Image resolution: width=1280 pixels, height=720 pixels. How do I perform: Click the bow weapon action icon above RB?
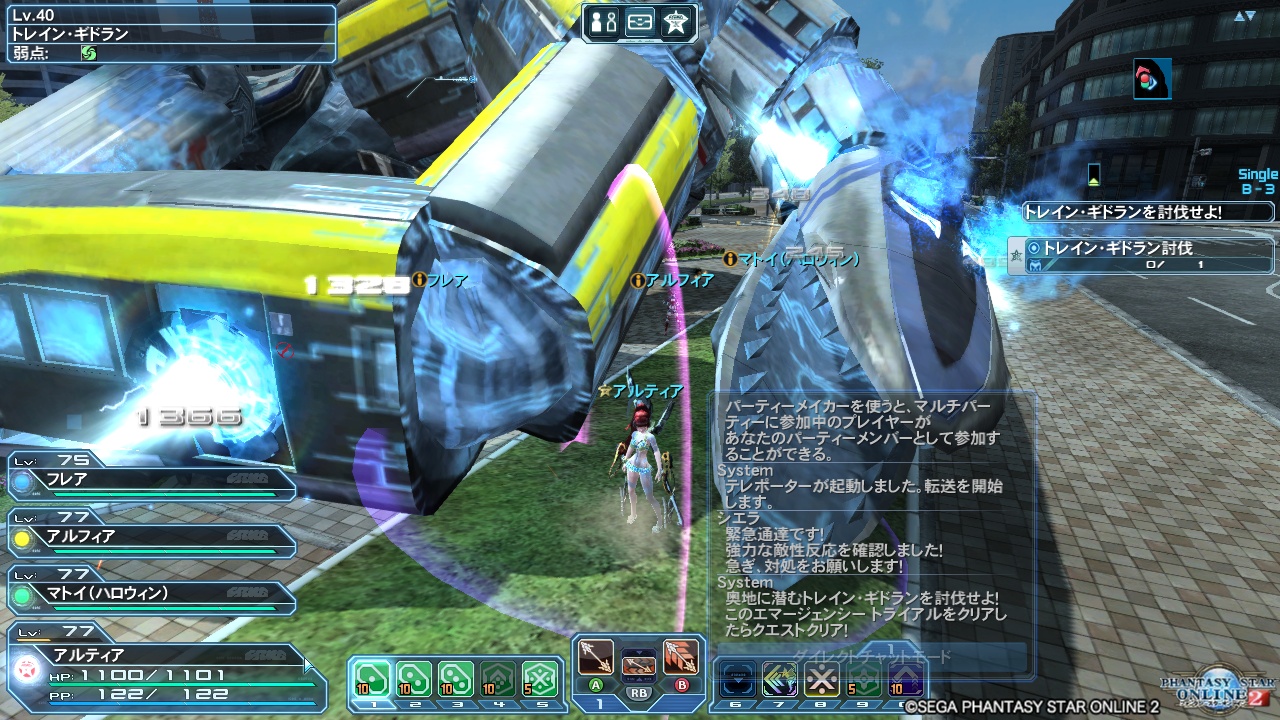point(640,667)
